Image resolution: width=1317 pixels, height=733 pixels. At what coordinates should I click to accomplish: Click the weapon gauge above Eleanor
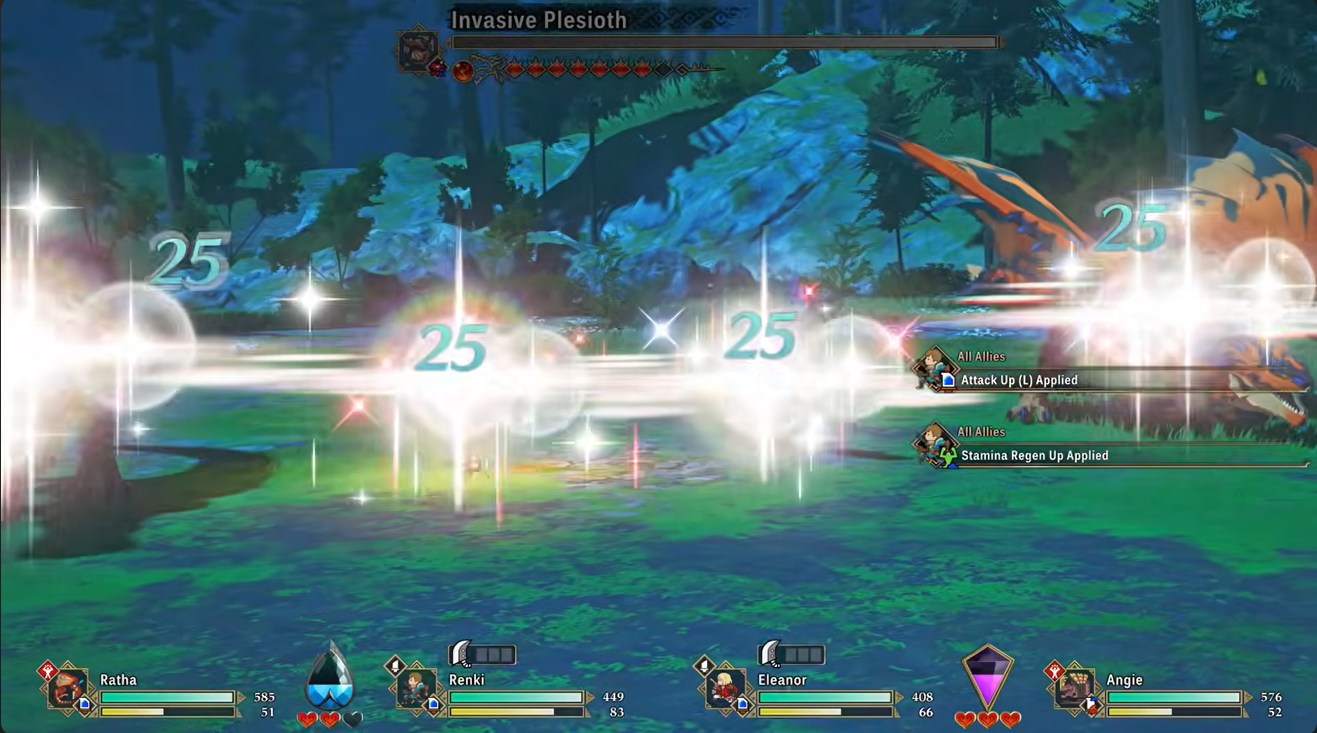pos(792,655)
